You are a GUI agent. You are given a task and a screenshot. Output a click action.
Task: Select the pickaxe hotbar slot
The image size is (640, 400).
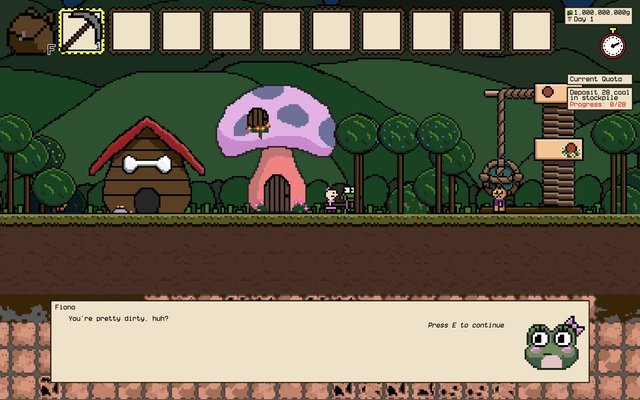pyautogui.click(x=82, y=31)
